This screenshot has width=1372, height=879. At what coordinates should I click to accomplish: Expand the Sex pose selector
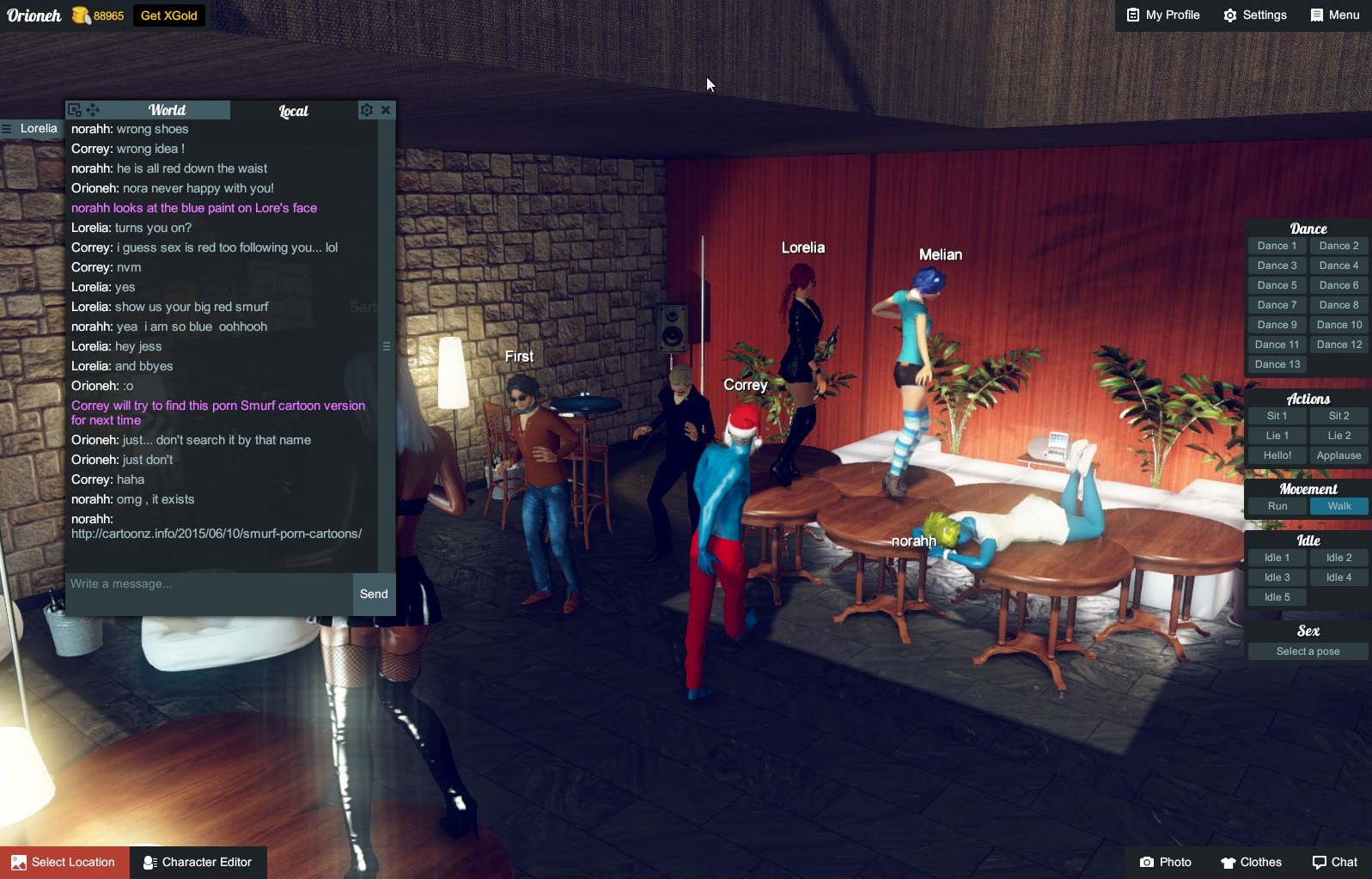(1307, 650)
